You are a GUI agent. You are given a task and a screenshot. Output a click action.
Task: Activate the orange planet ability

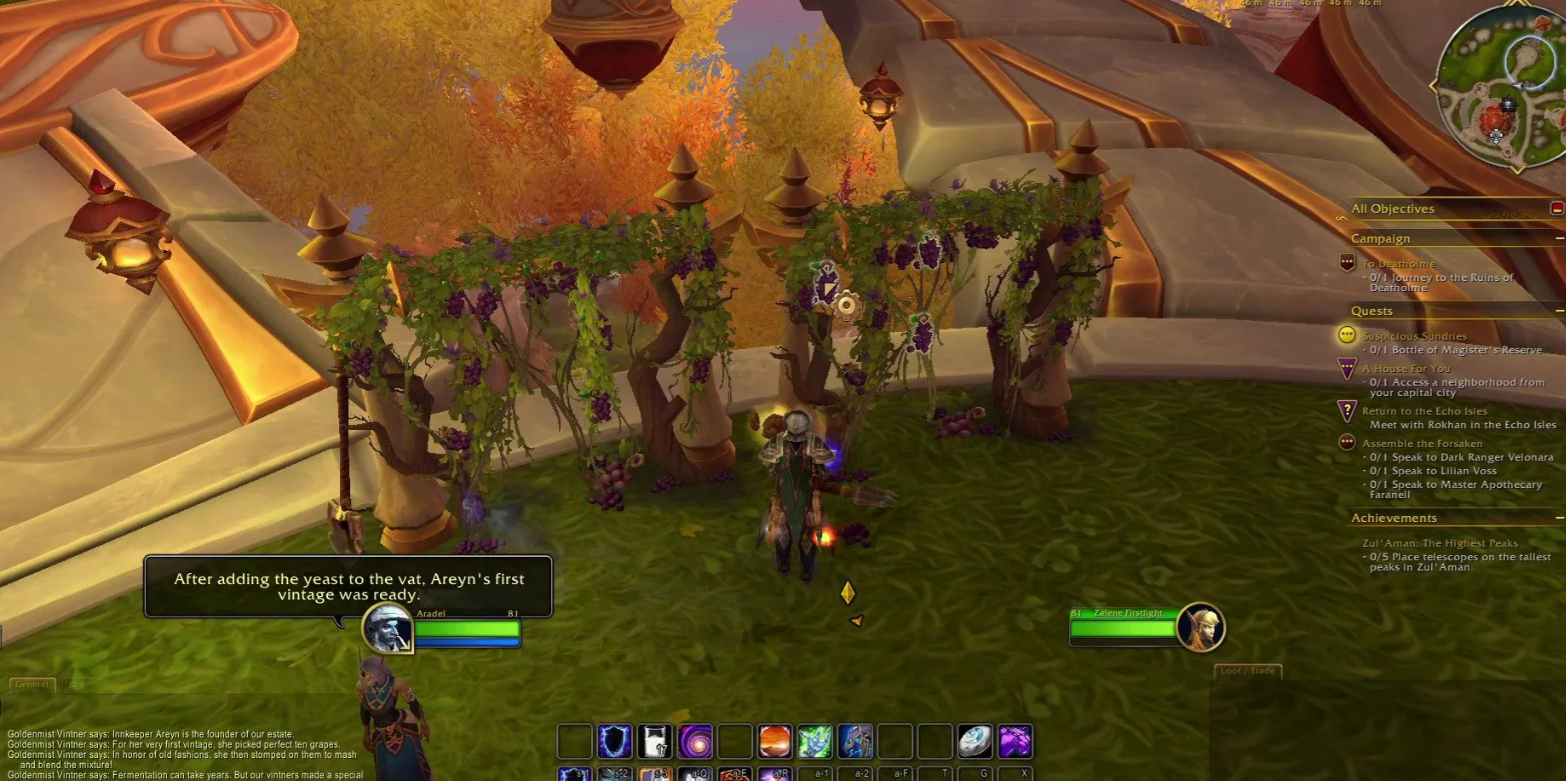click(775, 742)
